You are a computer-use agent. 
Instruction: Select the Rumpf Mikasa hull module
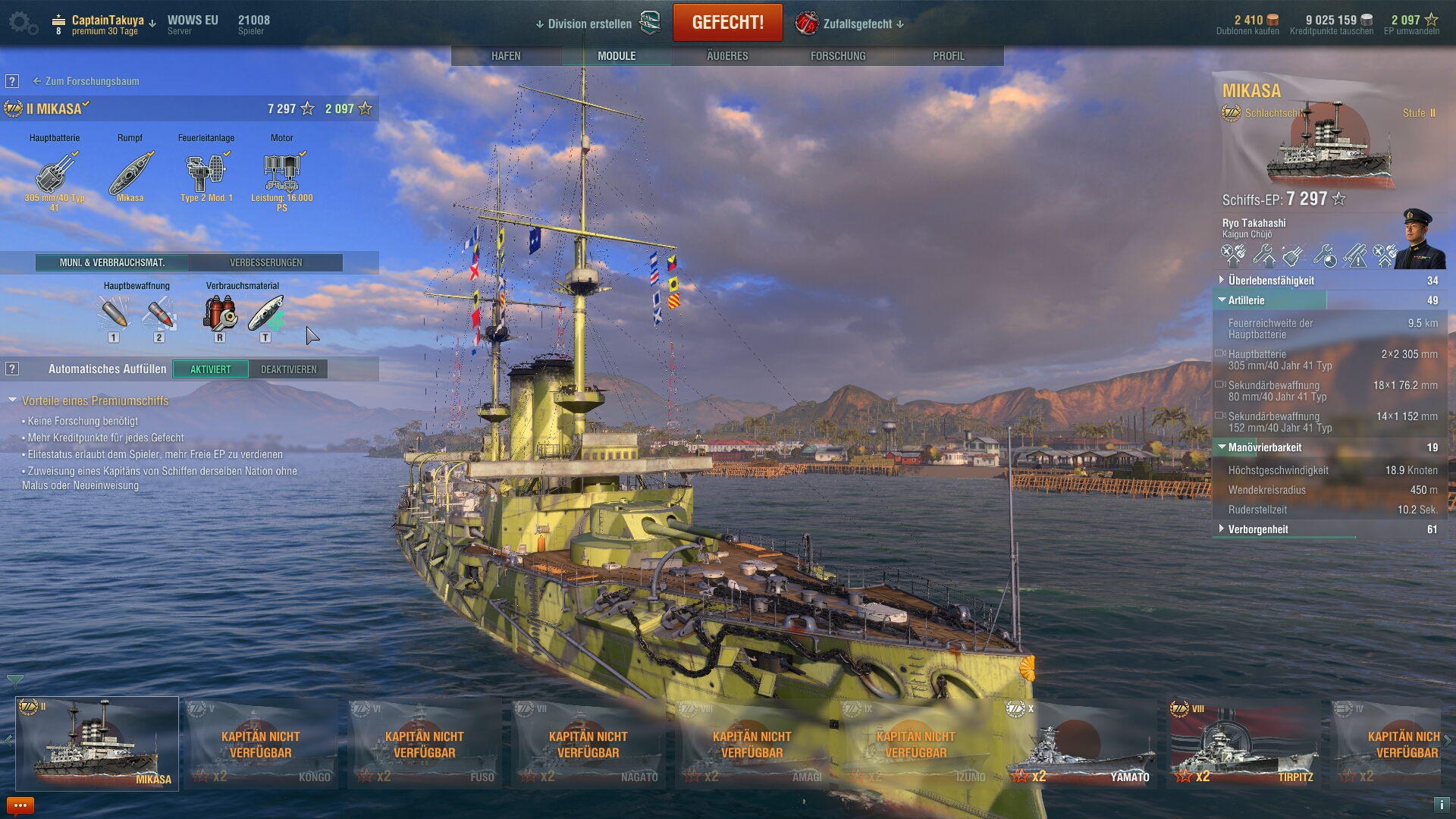click(x=130, y=174)
